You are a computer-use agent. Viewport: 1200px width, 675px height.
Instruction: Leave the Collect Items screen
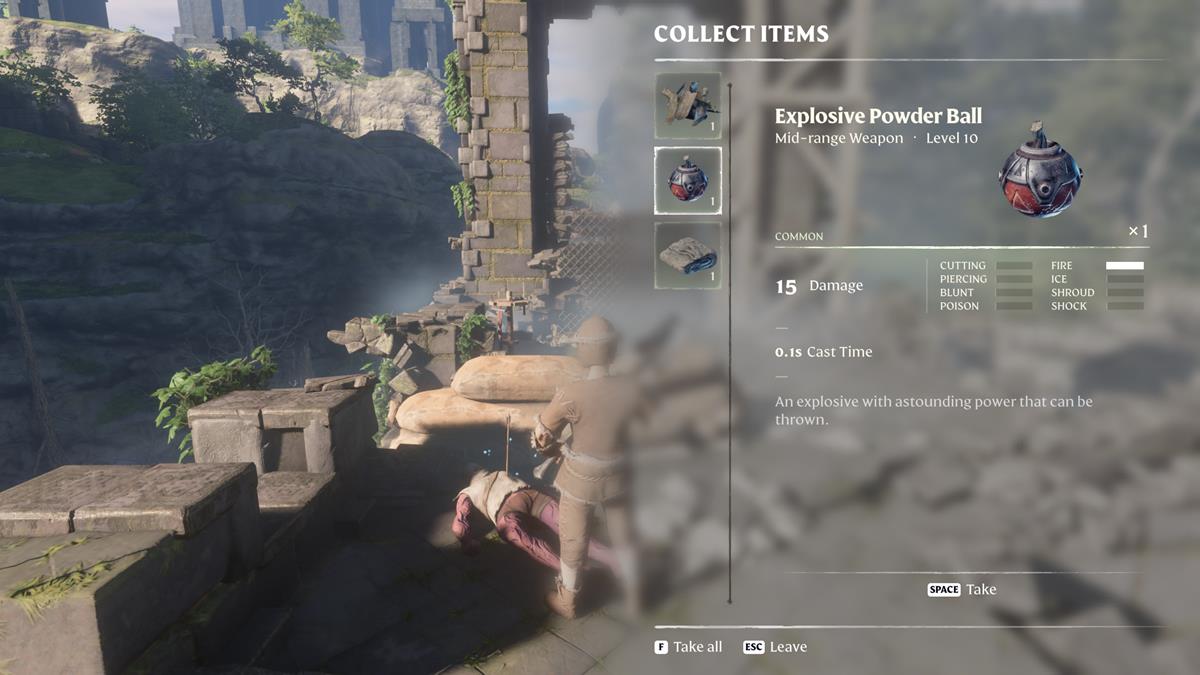click(775, 647)
